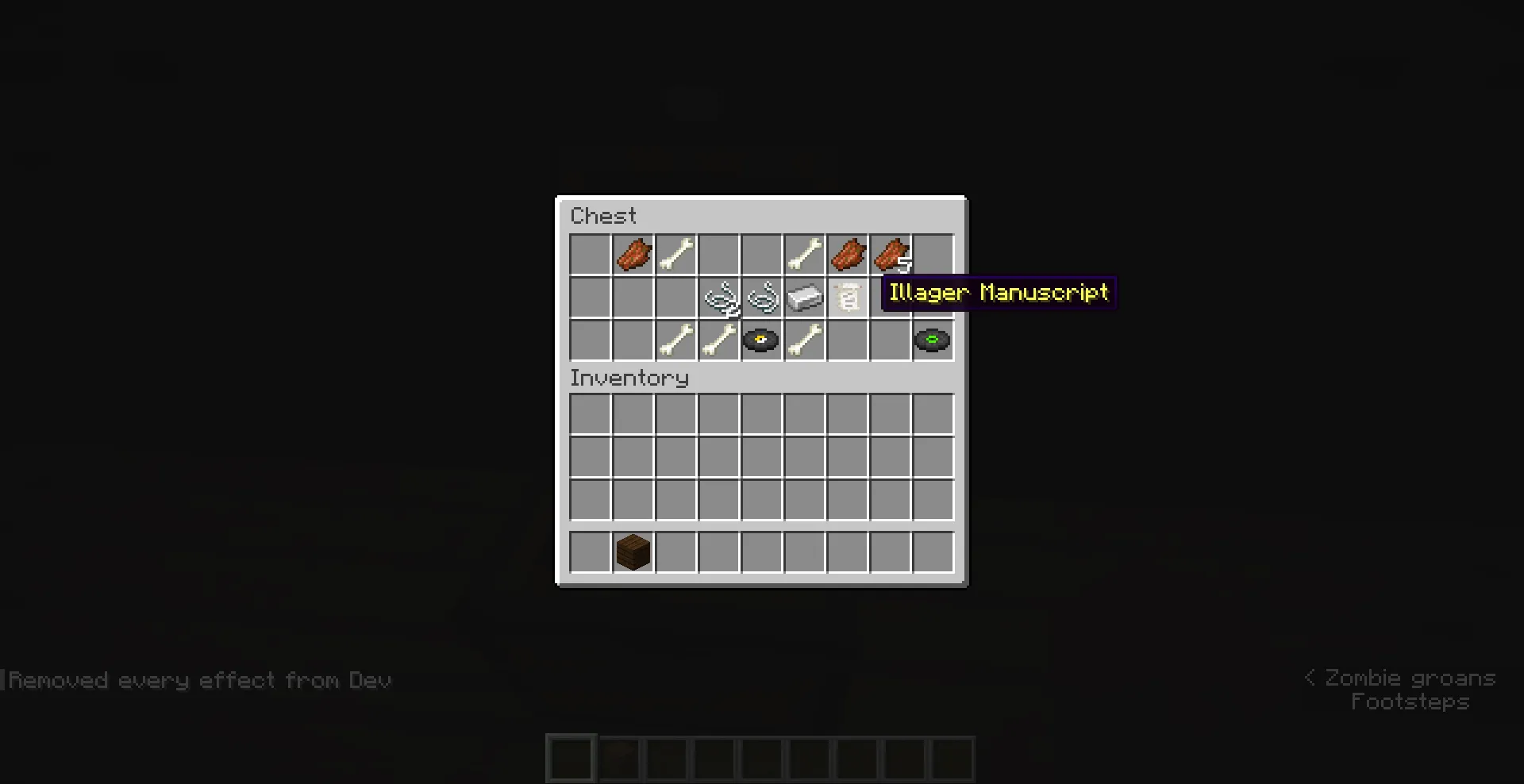
Task: Click the chat message about removed effects
Action: pyautogui.click(x=198, y=680)
